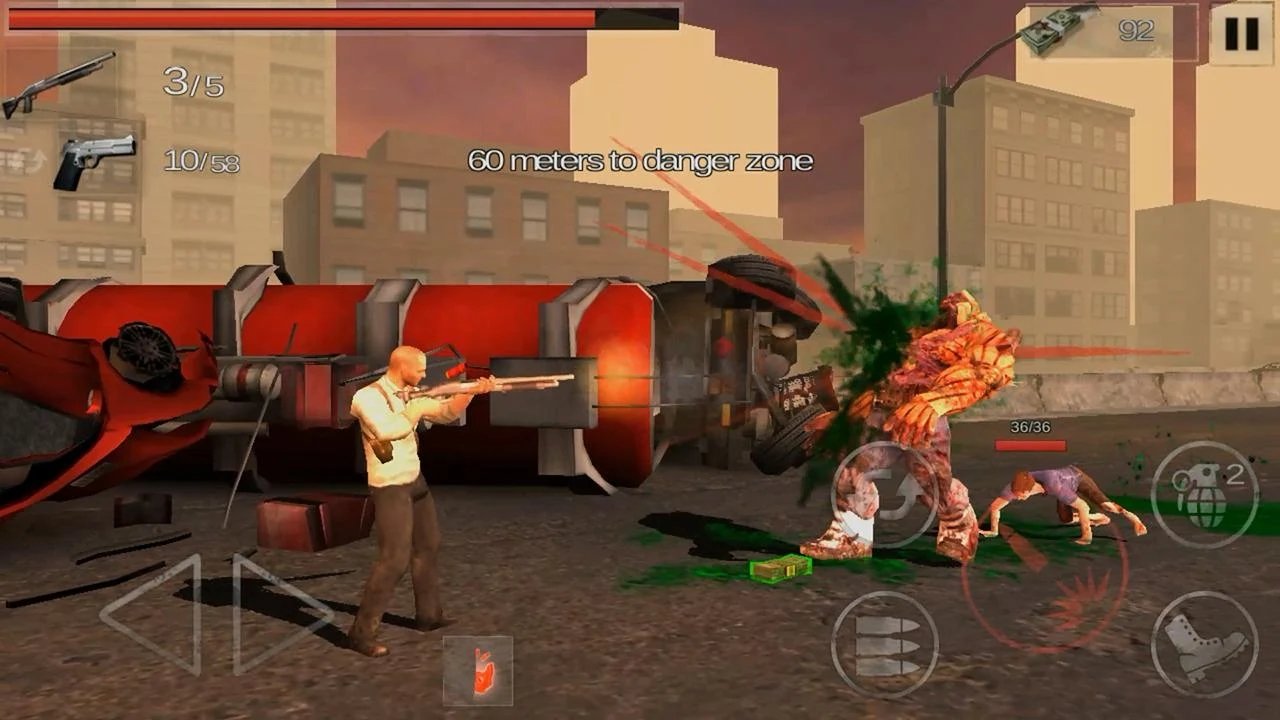
Task: Select the shotgun weapon
Action: [58, 84]
